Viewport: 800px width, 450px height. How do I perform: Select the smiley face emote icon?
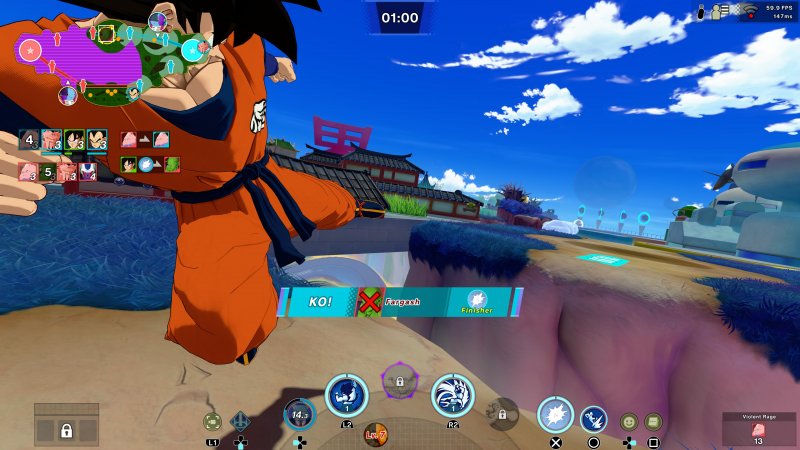click(628, 422)
